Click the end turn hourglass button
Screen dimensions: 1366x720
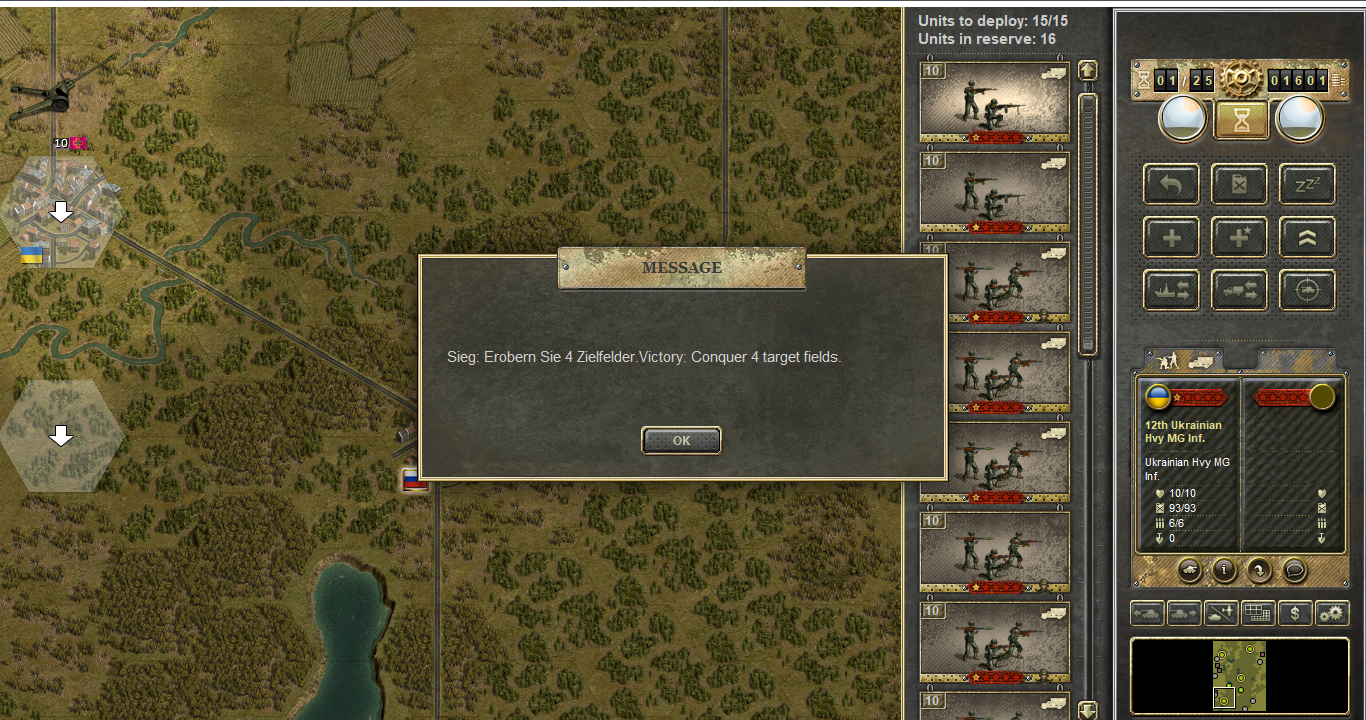pyautogui.click(x=1241, y=120)
